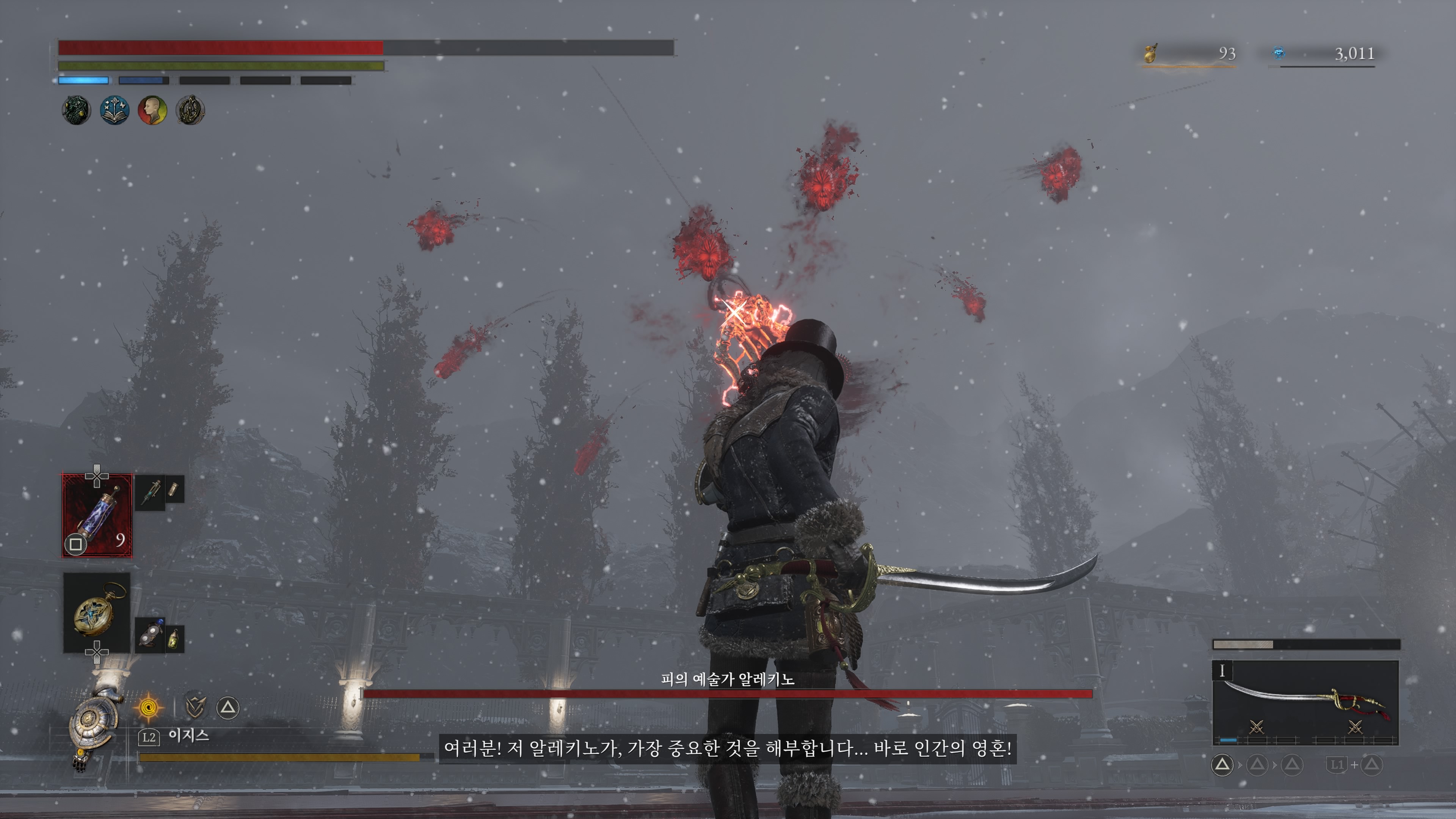Click the dark twisted amulet status icon
Screen dimensions: 1456x819
[x=190, y=110]
